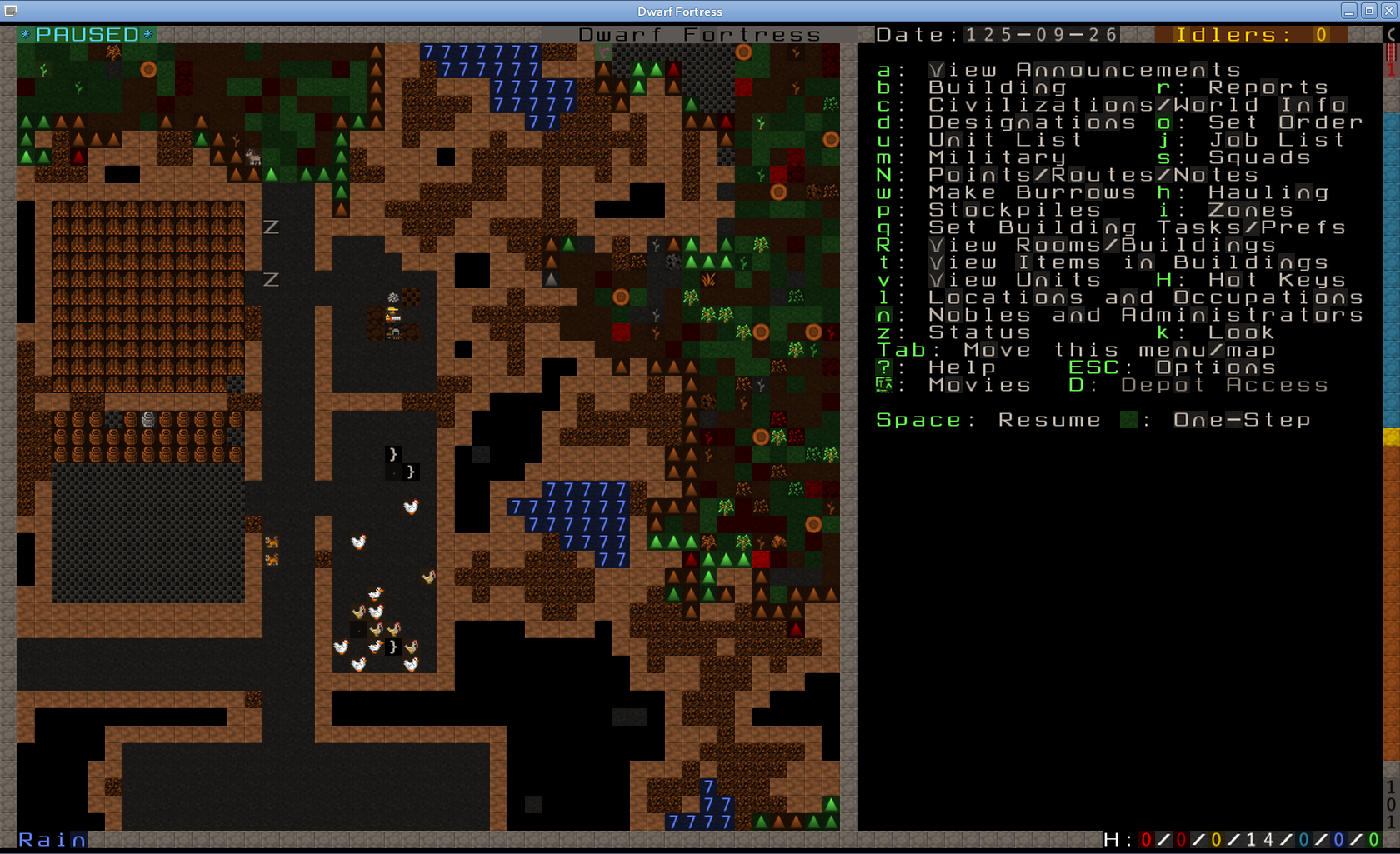This screenshot has height=854, width=1400.
Task: Open the Reports entry
Action: [x=1267, y=87]
